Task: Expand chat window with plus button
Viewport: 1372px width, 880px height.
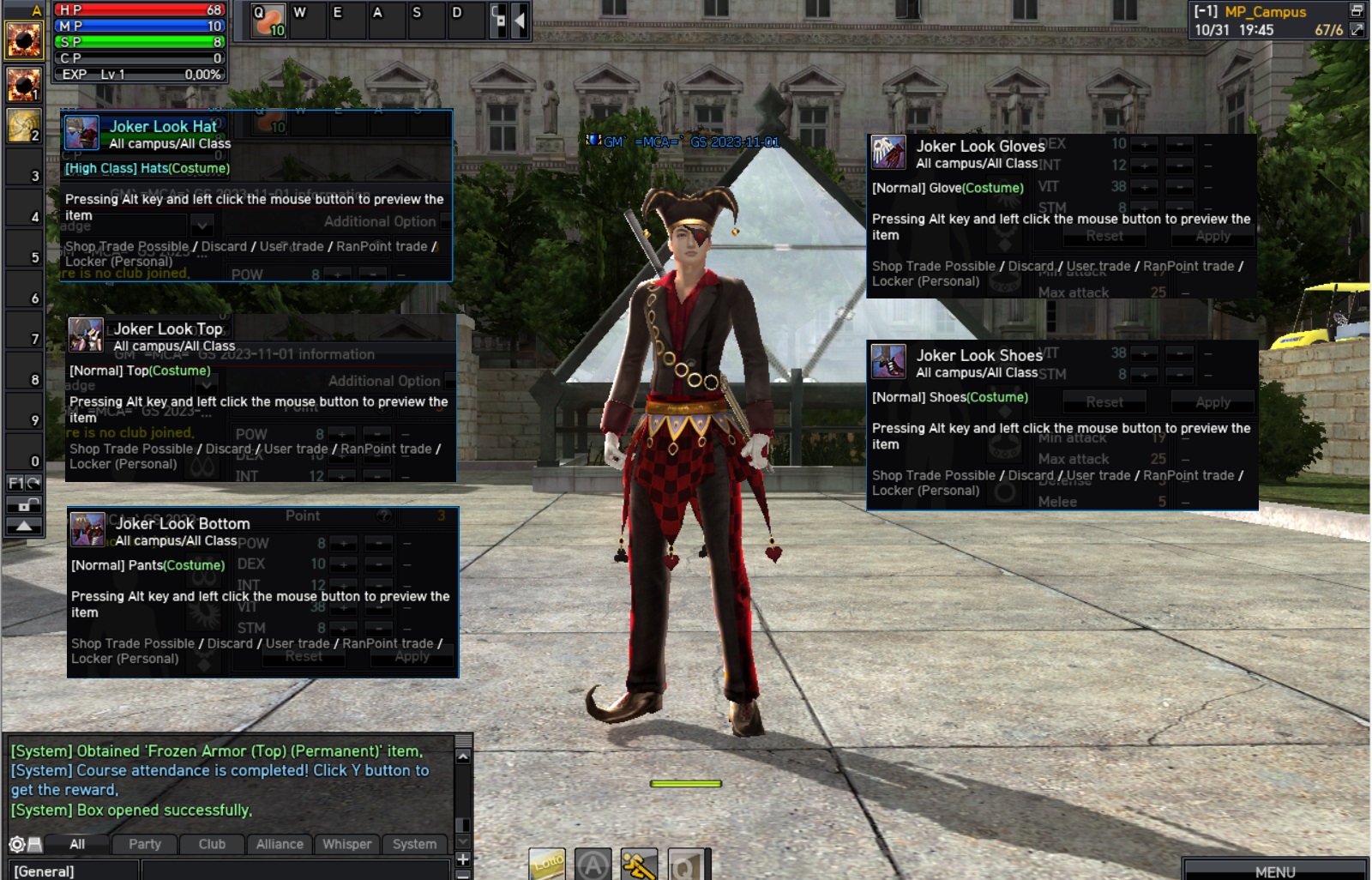Action: [463, 859]
